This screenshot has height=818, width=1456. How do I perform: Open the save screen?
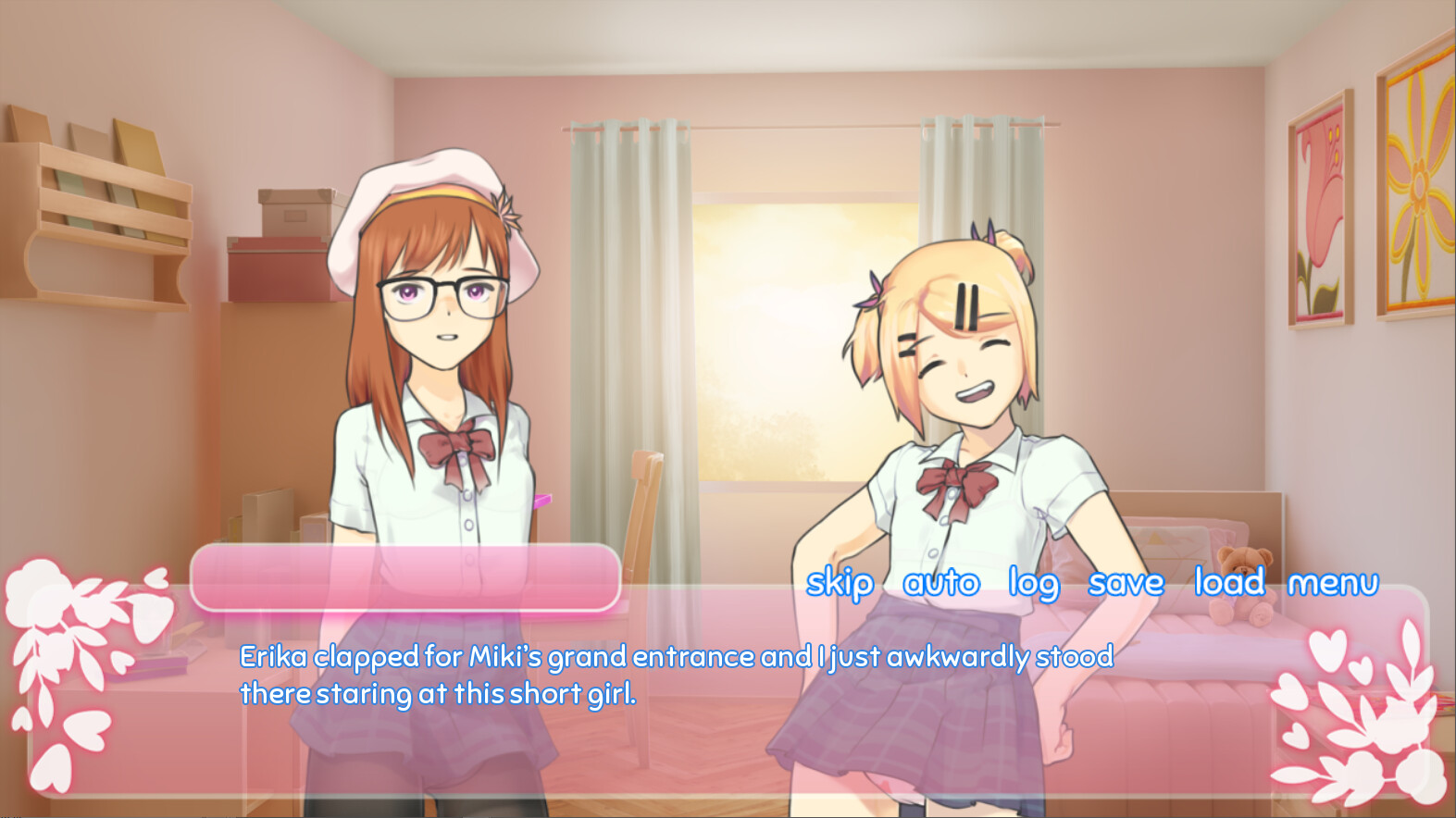(x=1127, y=583)
